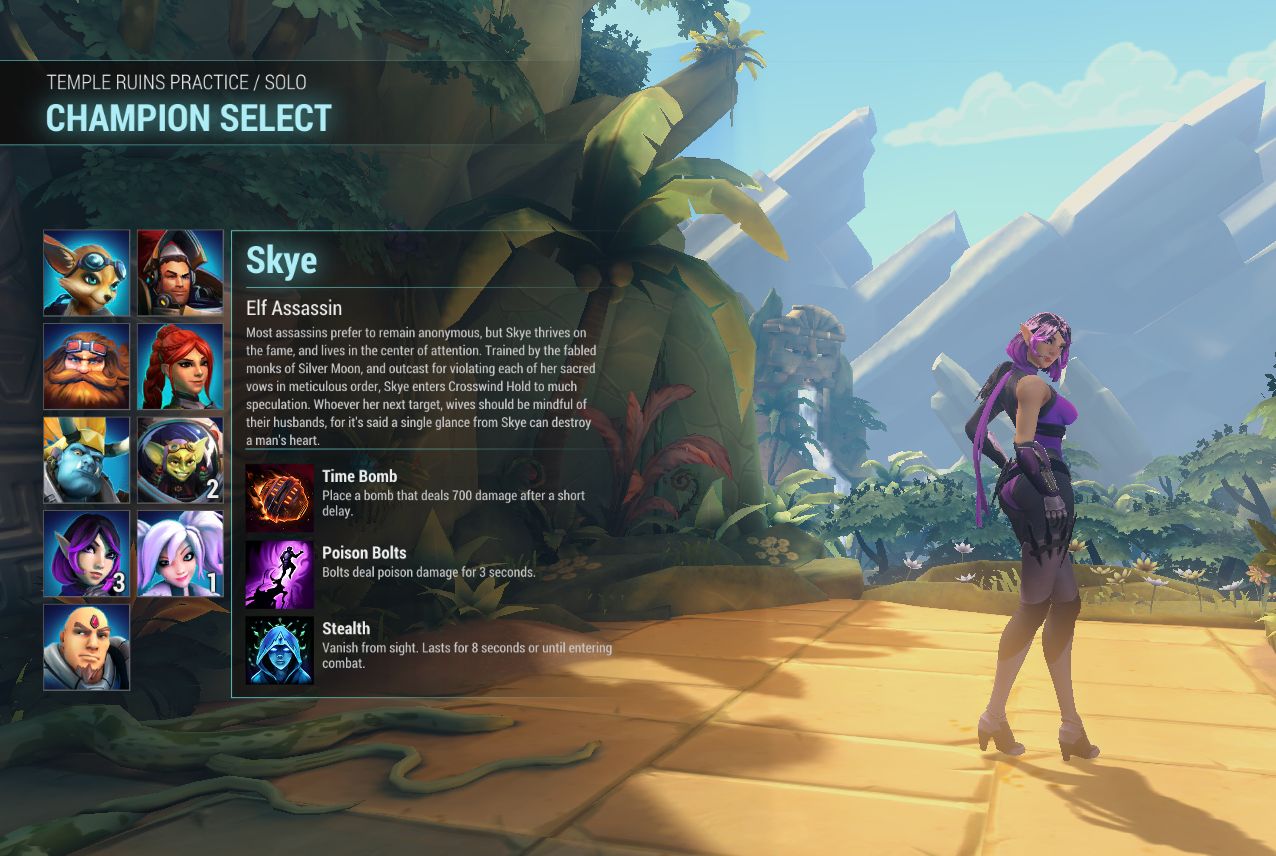Select the green goblin champion portrait

pyautogui.click(x=180, y=460)
